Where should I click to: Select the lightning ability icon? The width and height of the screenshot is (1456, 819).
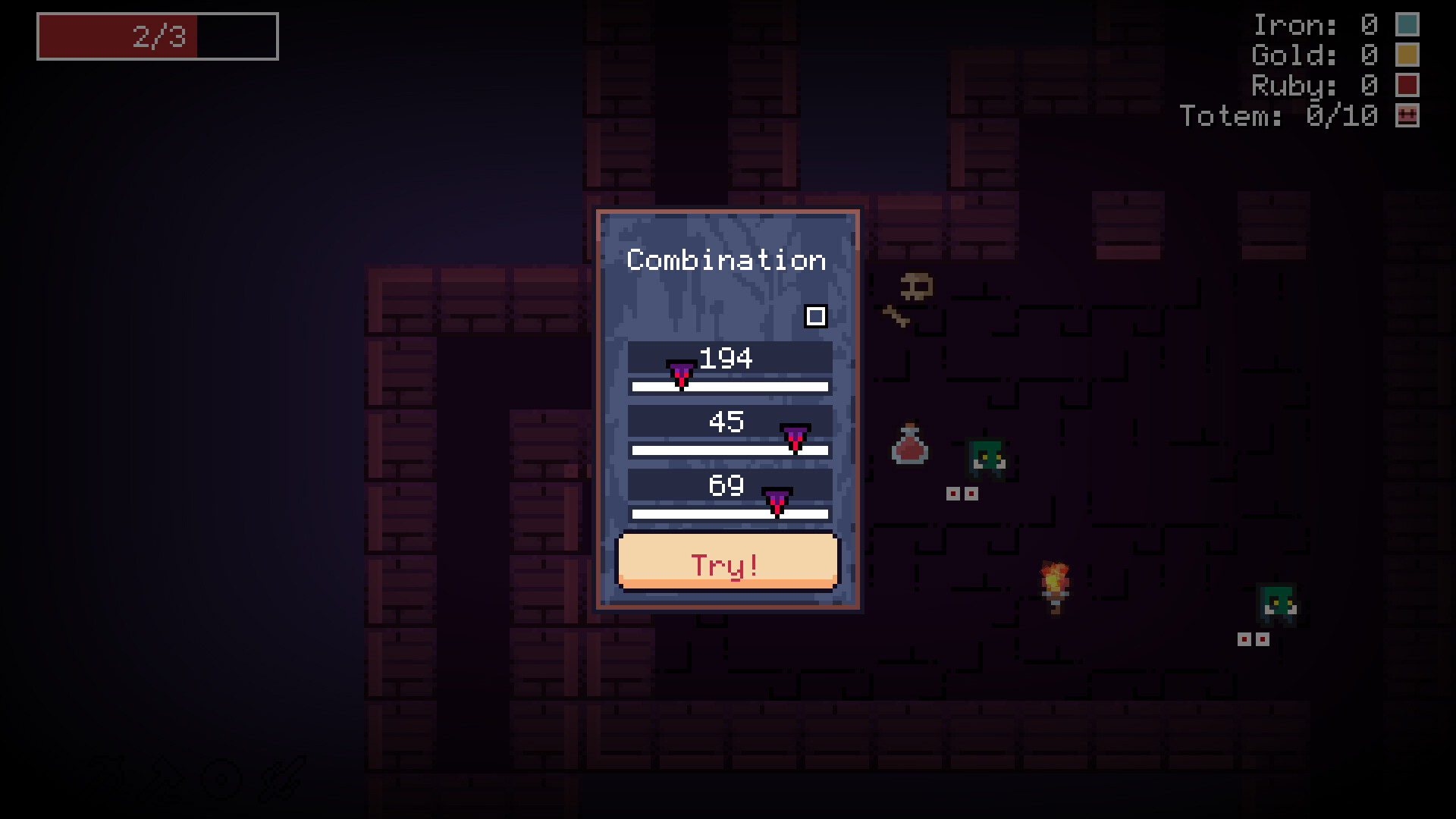106,777
